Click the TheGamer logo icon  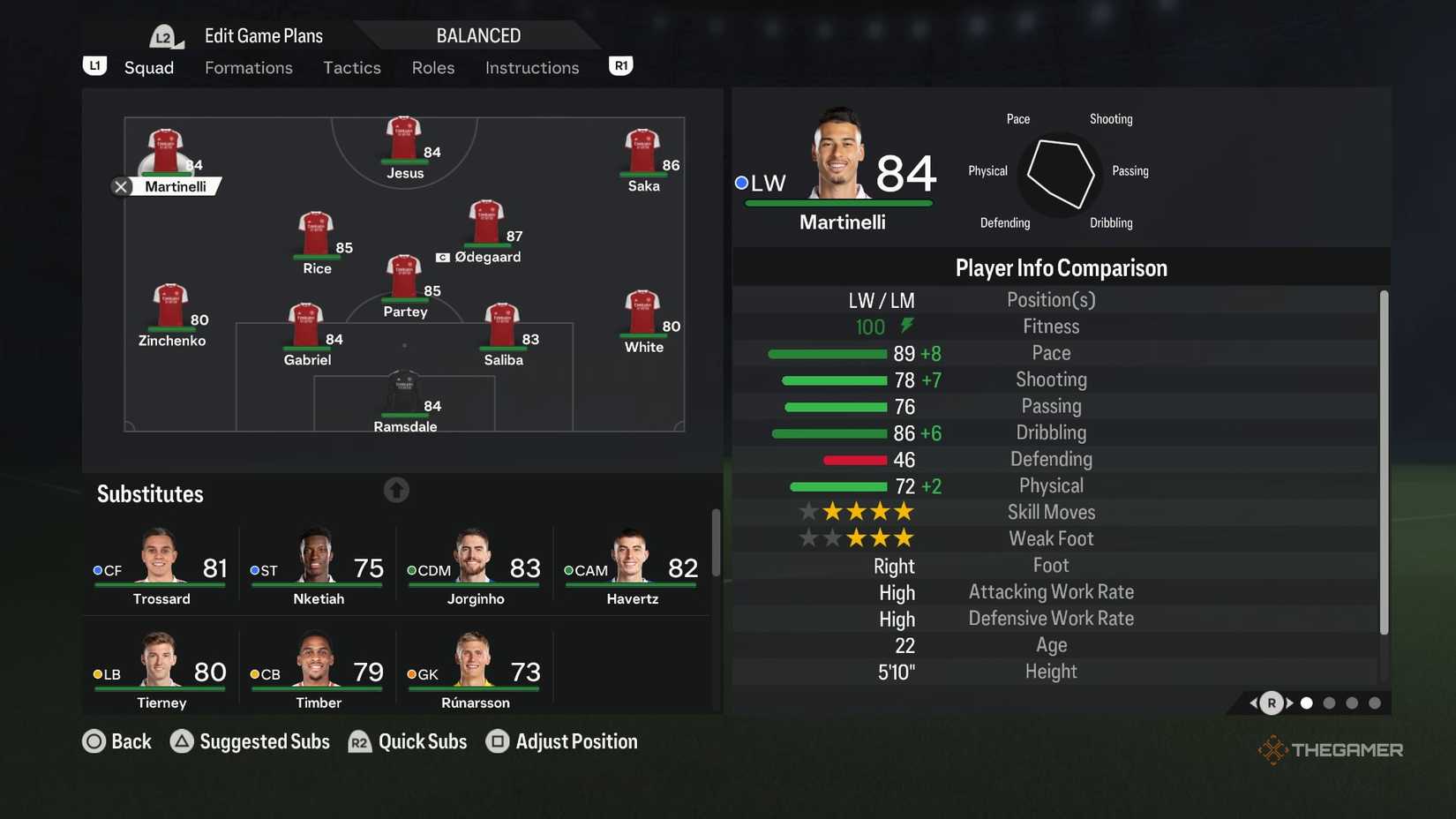pos(1273,749)
